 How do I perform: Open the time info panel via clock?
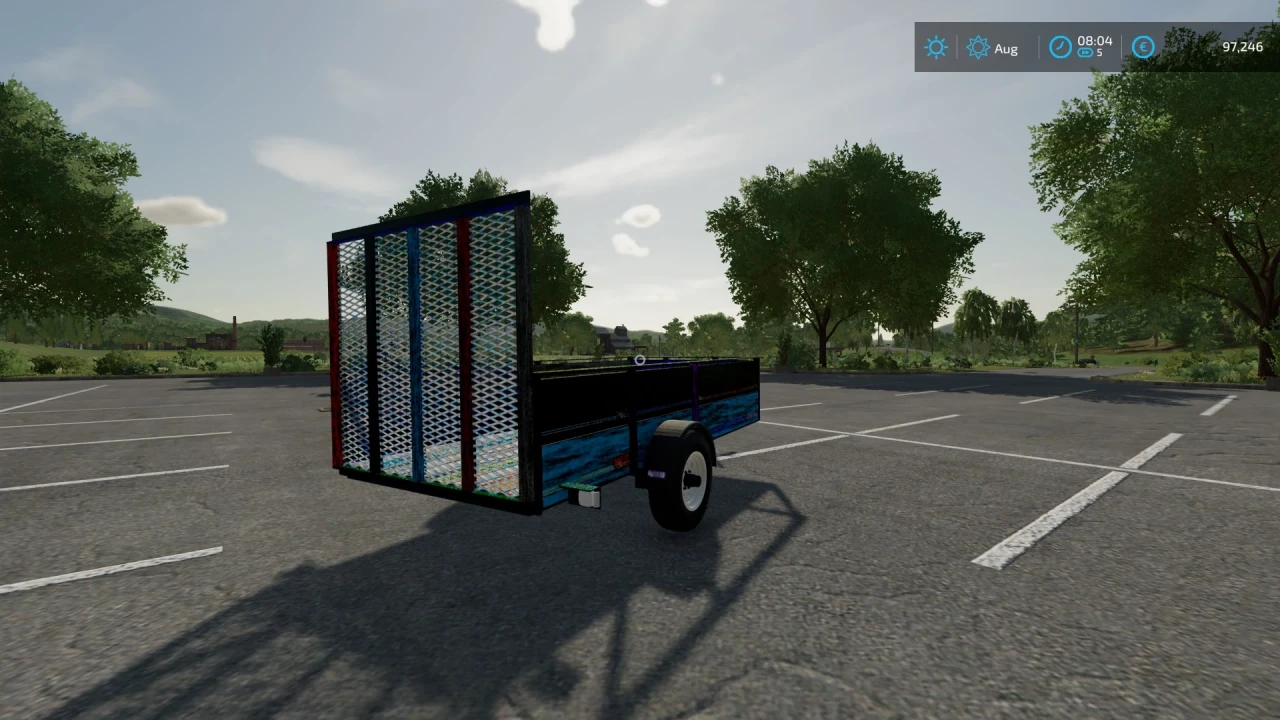1060,44
